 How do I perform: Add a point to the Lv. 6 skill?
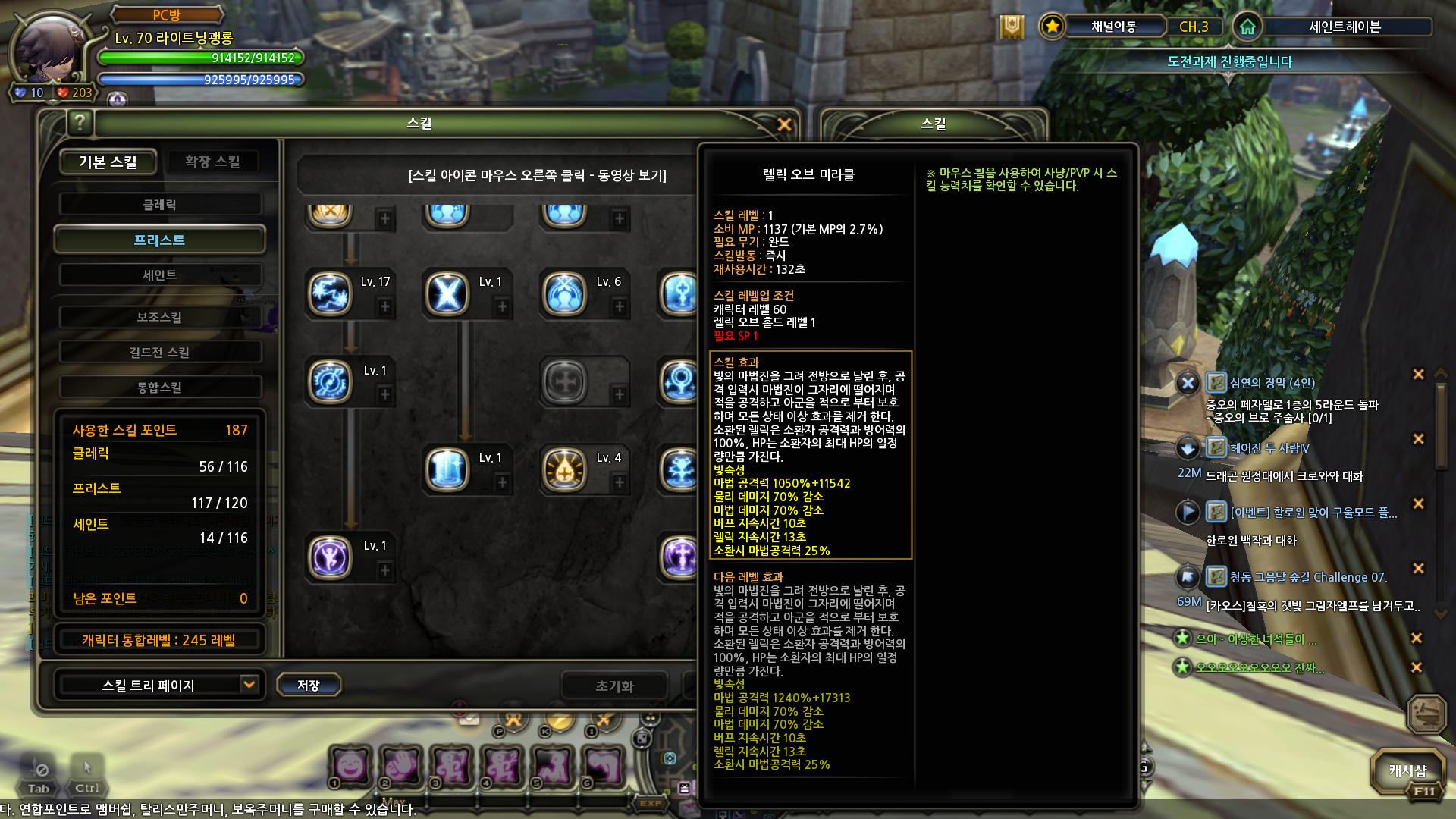point(620,307)
